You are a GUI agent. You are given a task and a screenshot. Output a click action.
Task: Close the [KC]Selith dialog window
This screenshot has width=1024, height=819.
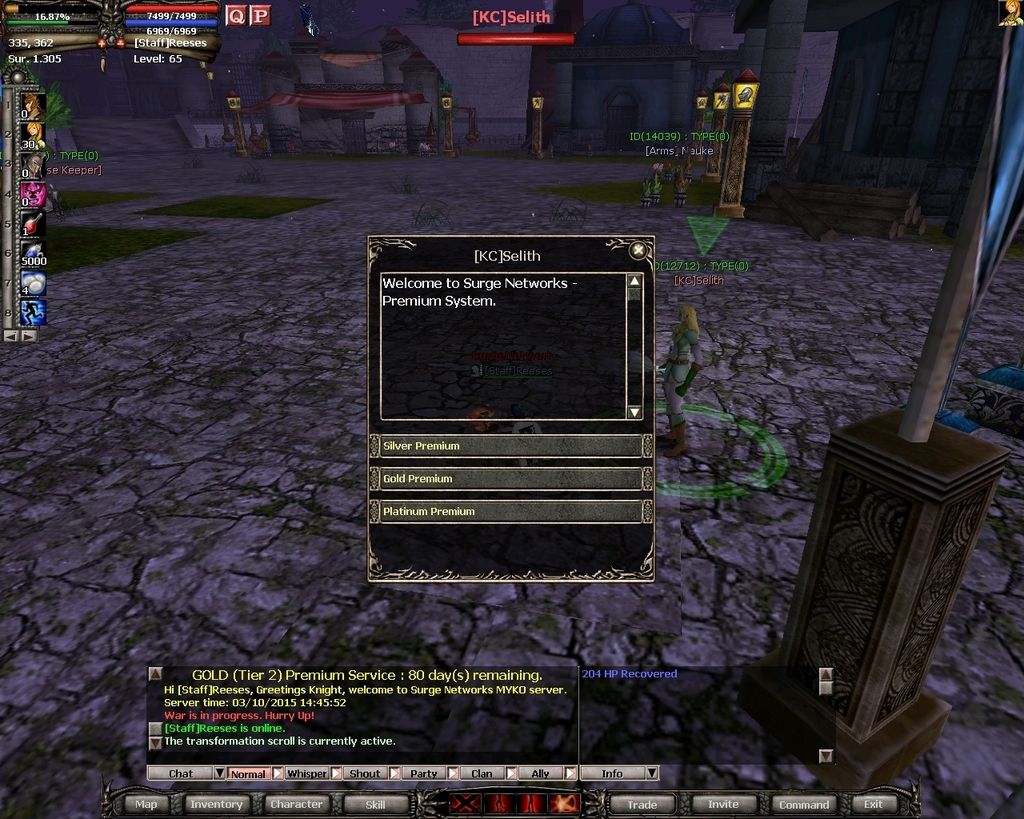pos(637,251)
